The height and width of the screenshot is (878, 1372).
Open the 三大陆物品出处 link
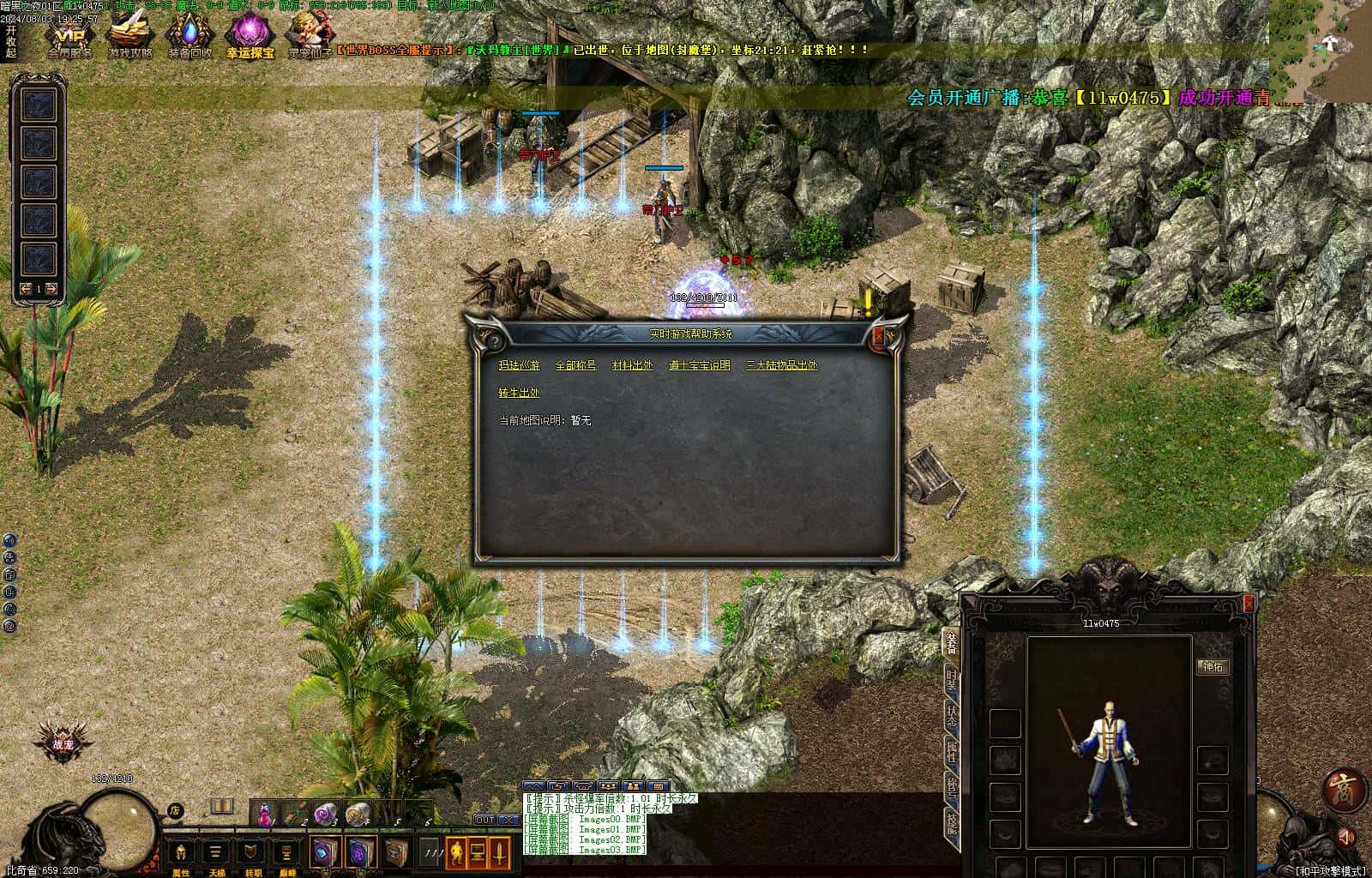tap(781, 365)
